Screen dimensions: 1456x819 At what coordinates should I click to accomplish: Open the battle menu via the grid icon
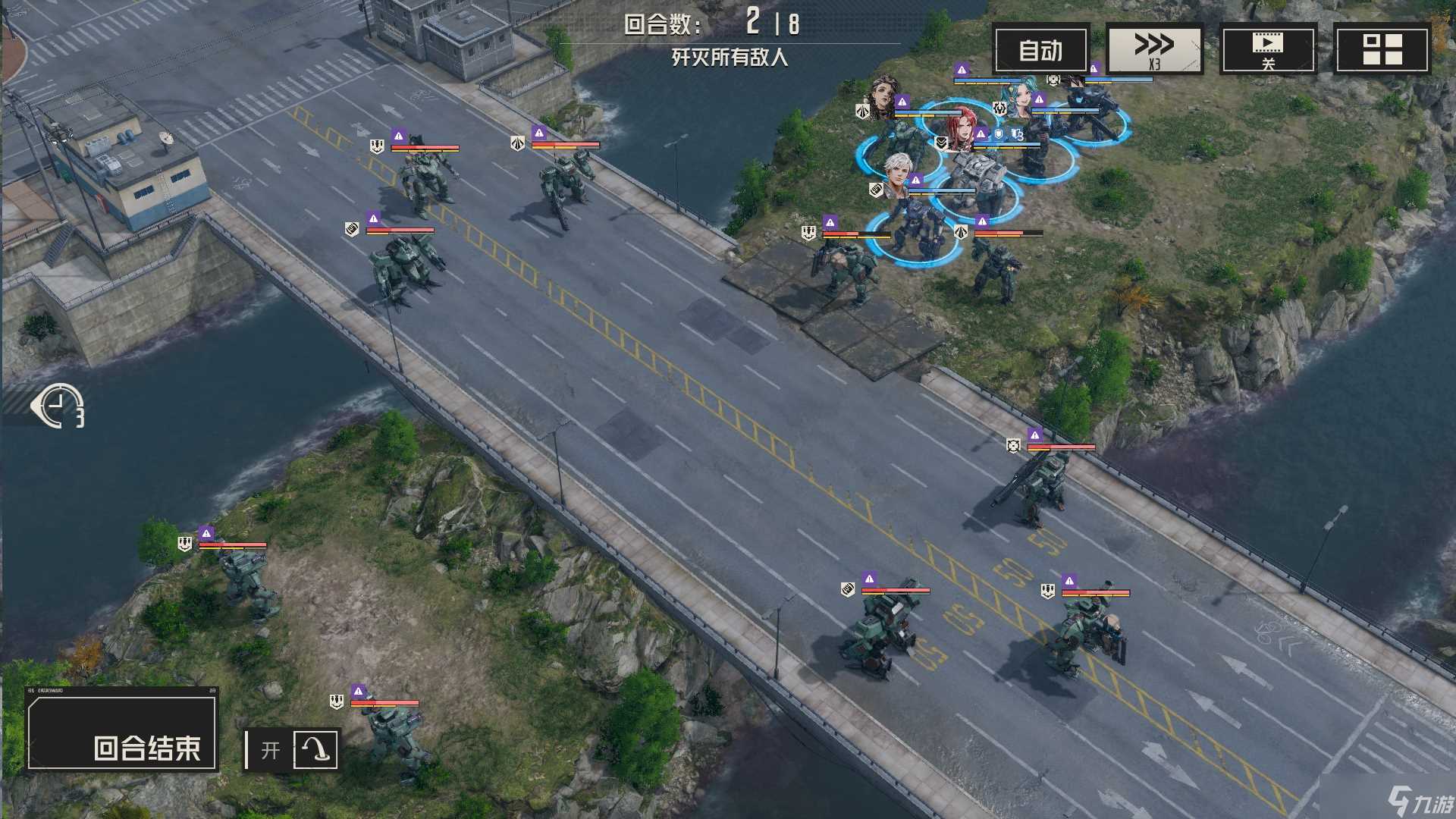click(1382, 50)
